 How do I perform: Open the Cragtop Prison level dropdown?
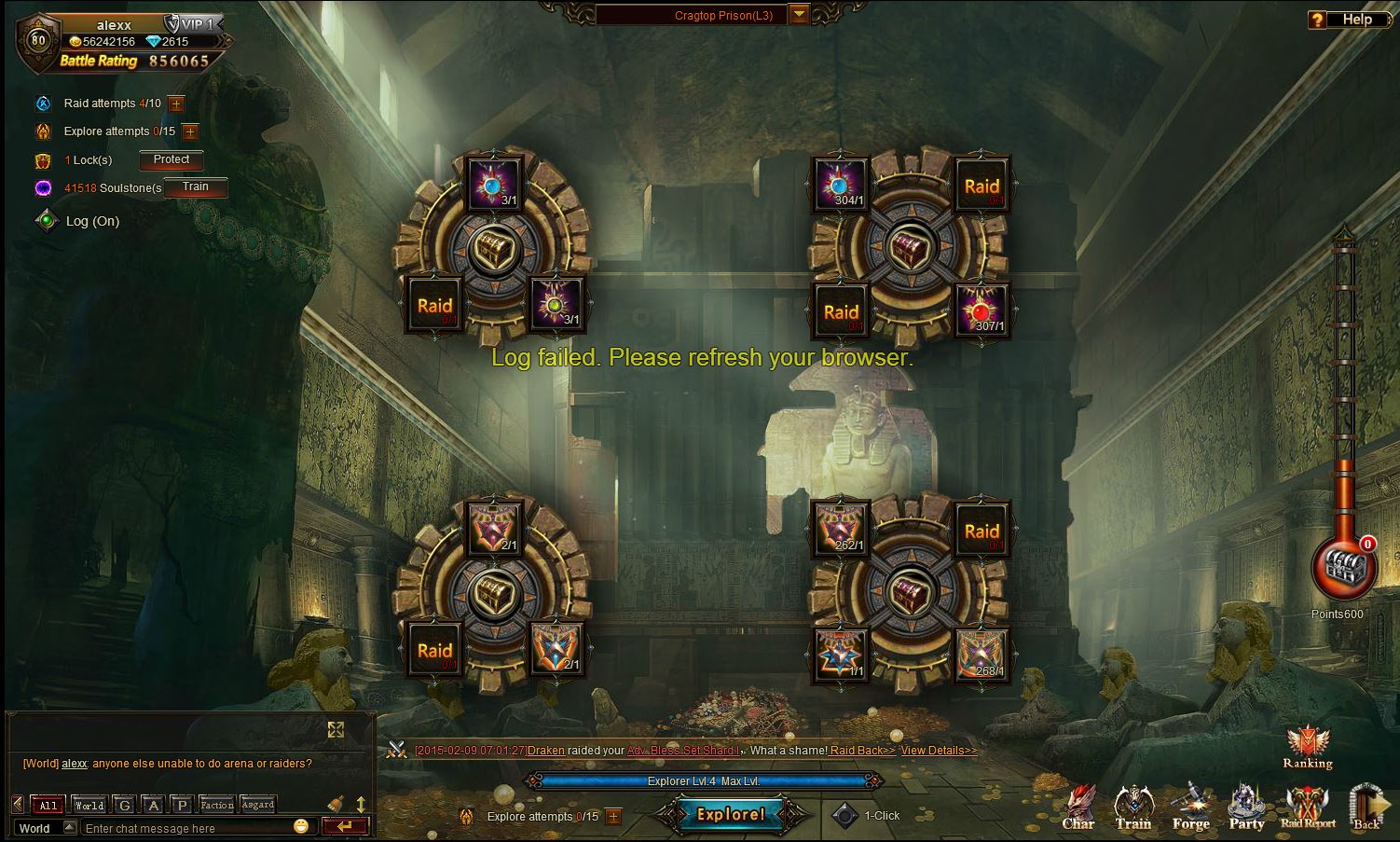coord(799,14)
